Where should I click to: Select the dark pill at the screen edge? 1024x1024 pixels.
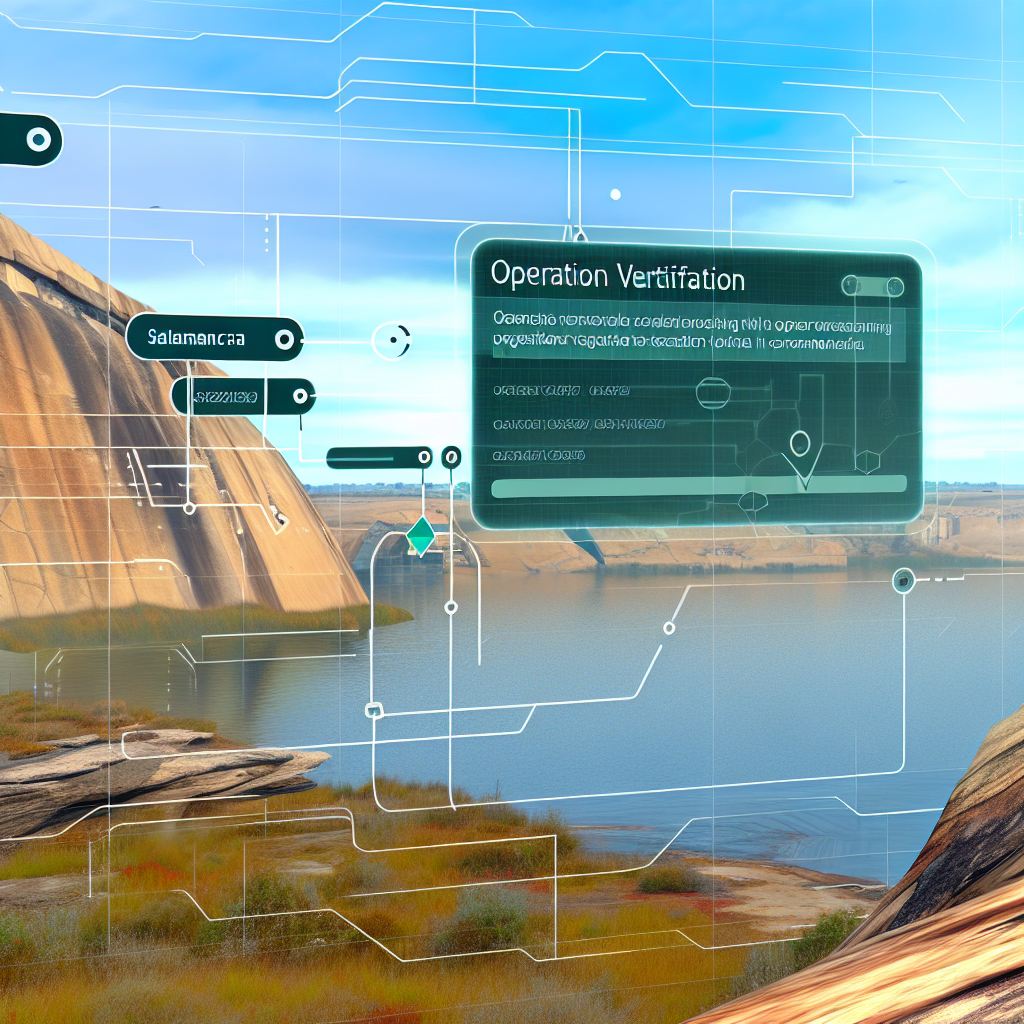coord(28,140)
